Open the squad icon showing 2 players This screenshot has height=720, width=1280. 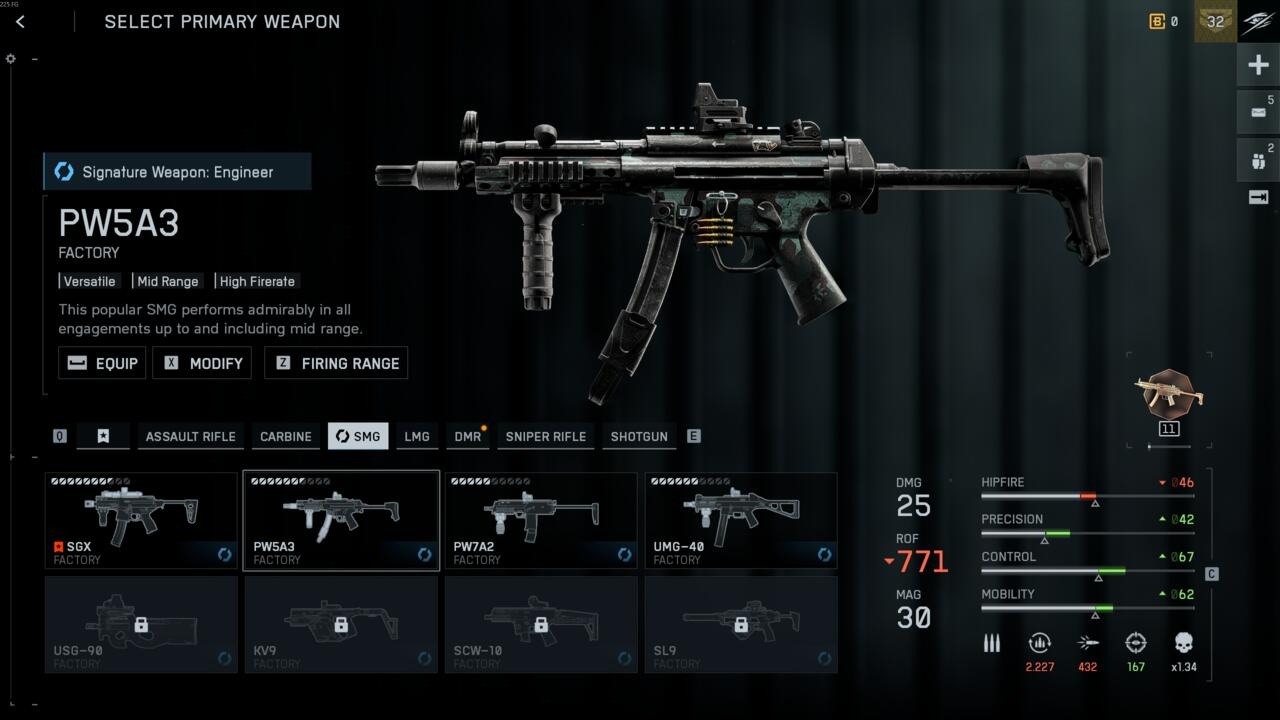[x=1257, y=158]
